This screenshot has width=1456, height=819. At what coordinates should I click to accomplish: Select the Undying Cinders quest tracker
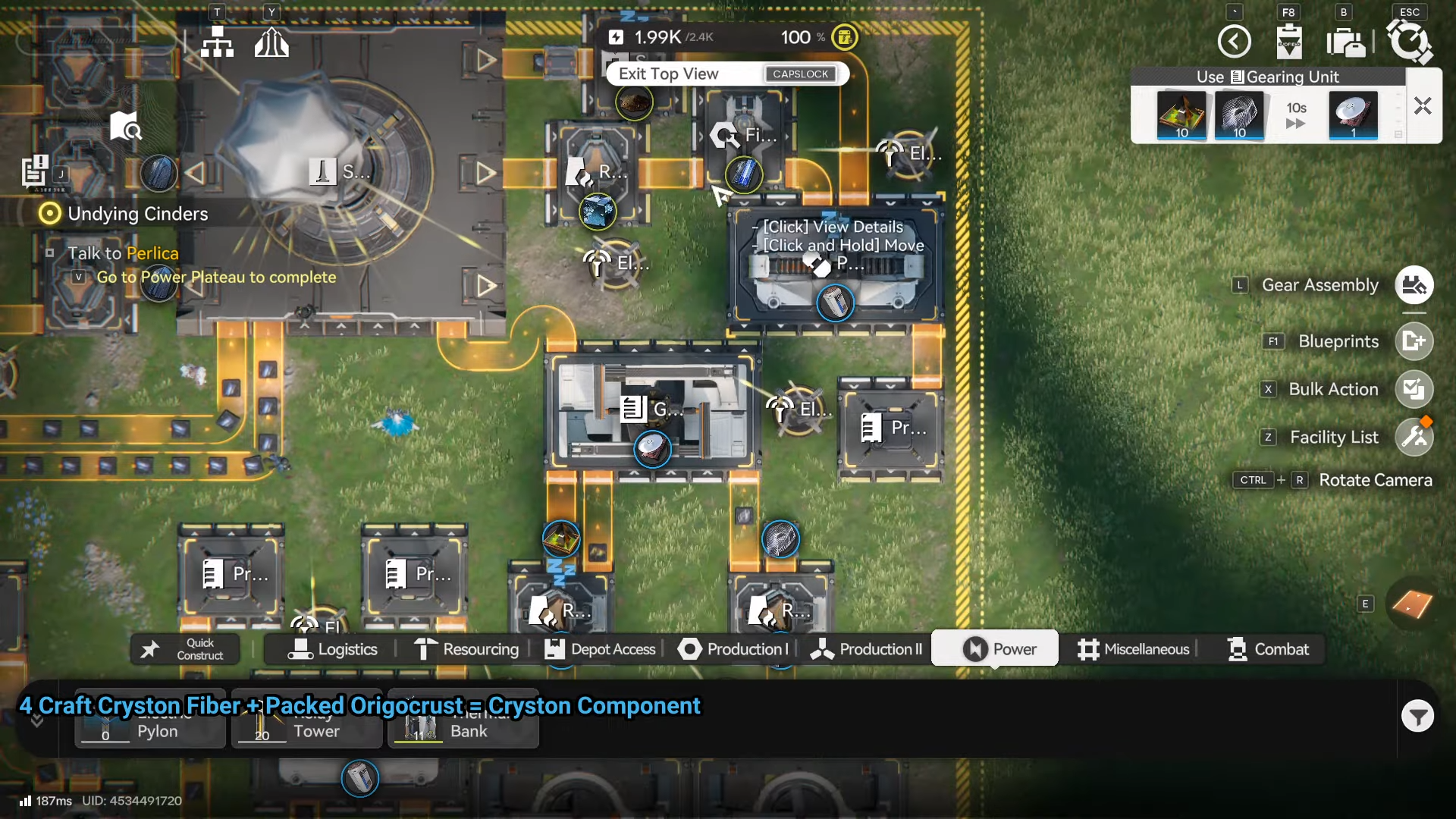pos(137,214)
